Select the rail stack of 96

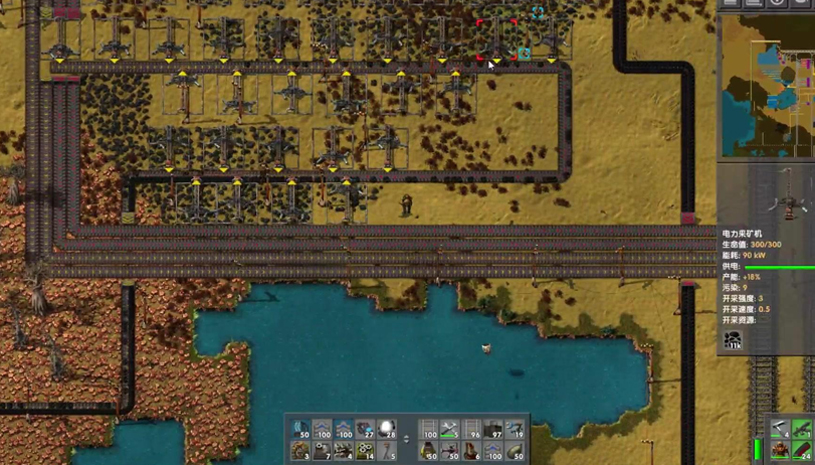(x=472, y=430)
